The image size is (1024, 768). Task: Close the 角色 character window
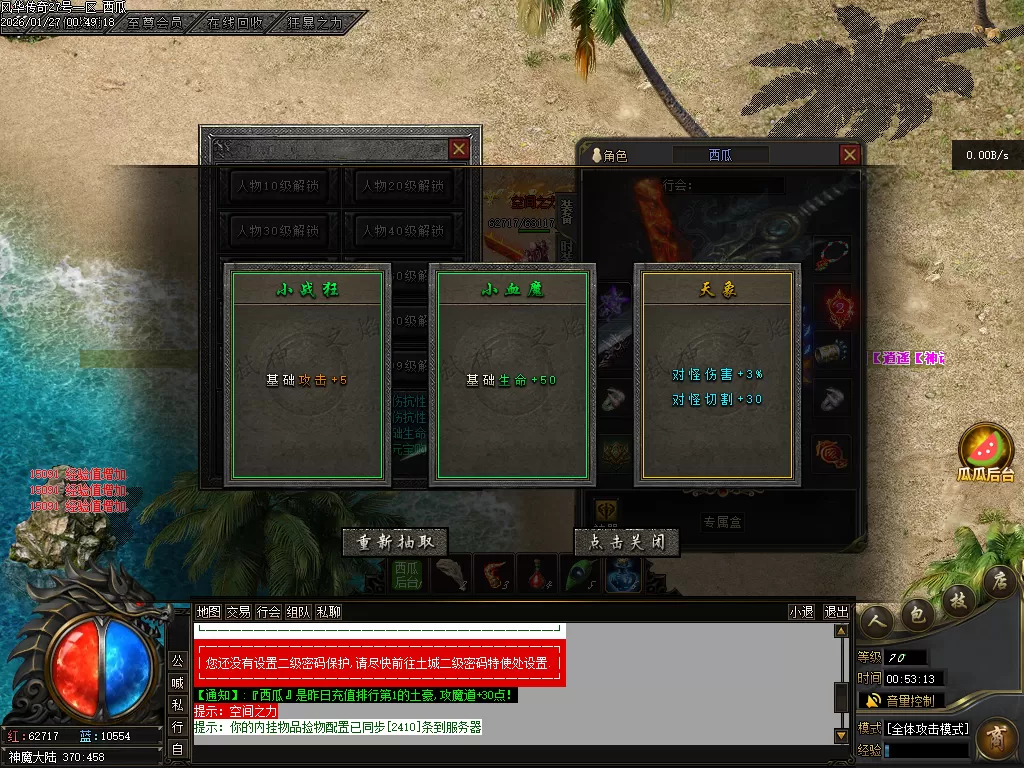849,155
